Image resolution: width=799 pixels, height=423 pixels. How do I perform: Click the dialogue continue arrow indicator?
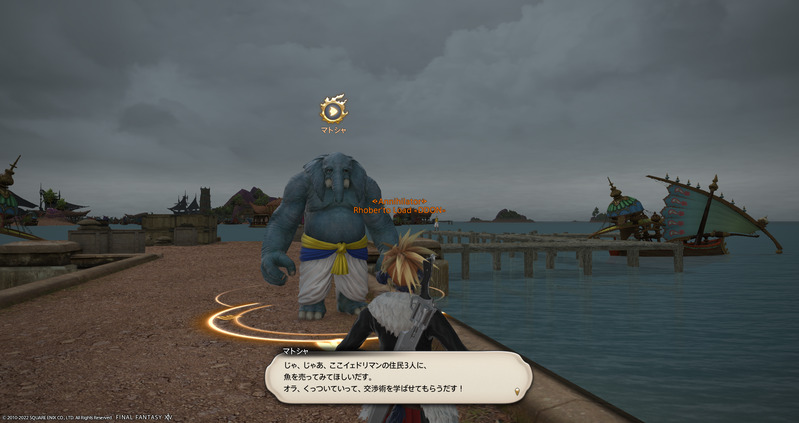click(516, 391)
